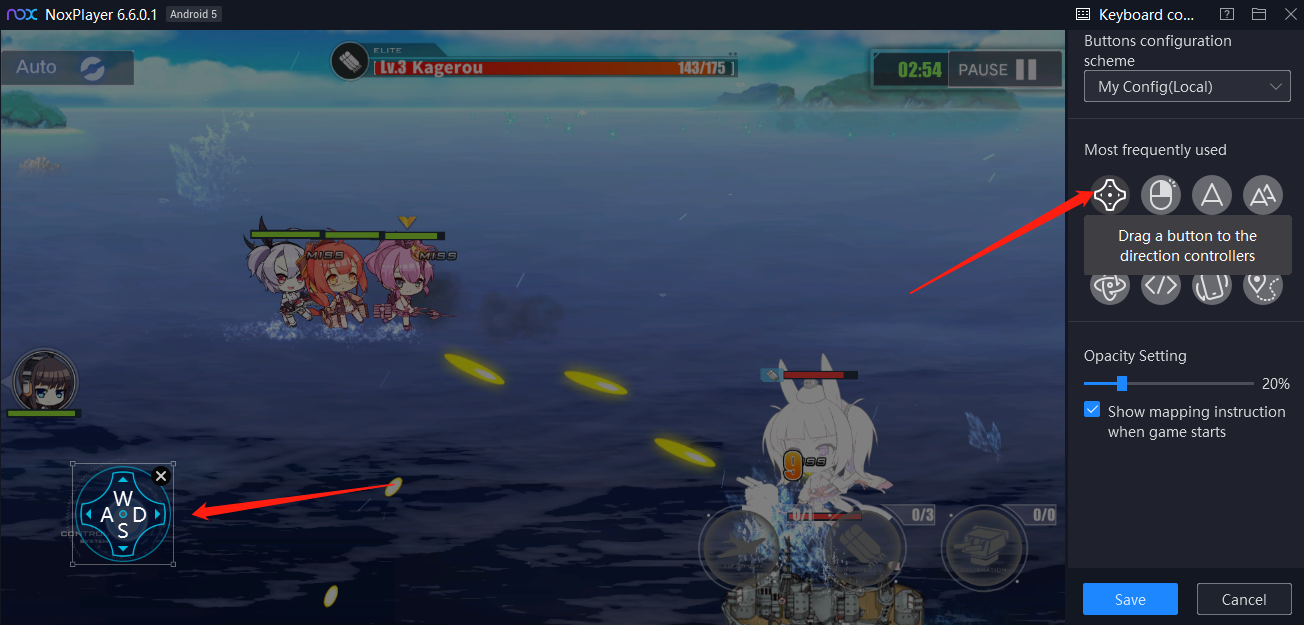
Task: Fire the torpedoes skill
Action: (x=864, y=546)
